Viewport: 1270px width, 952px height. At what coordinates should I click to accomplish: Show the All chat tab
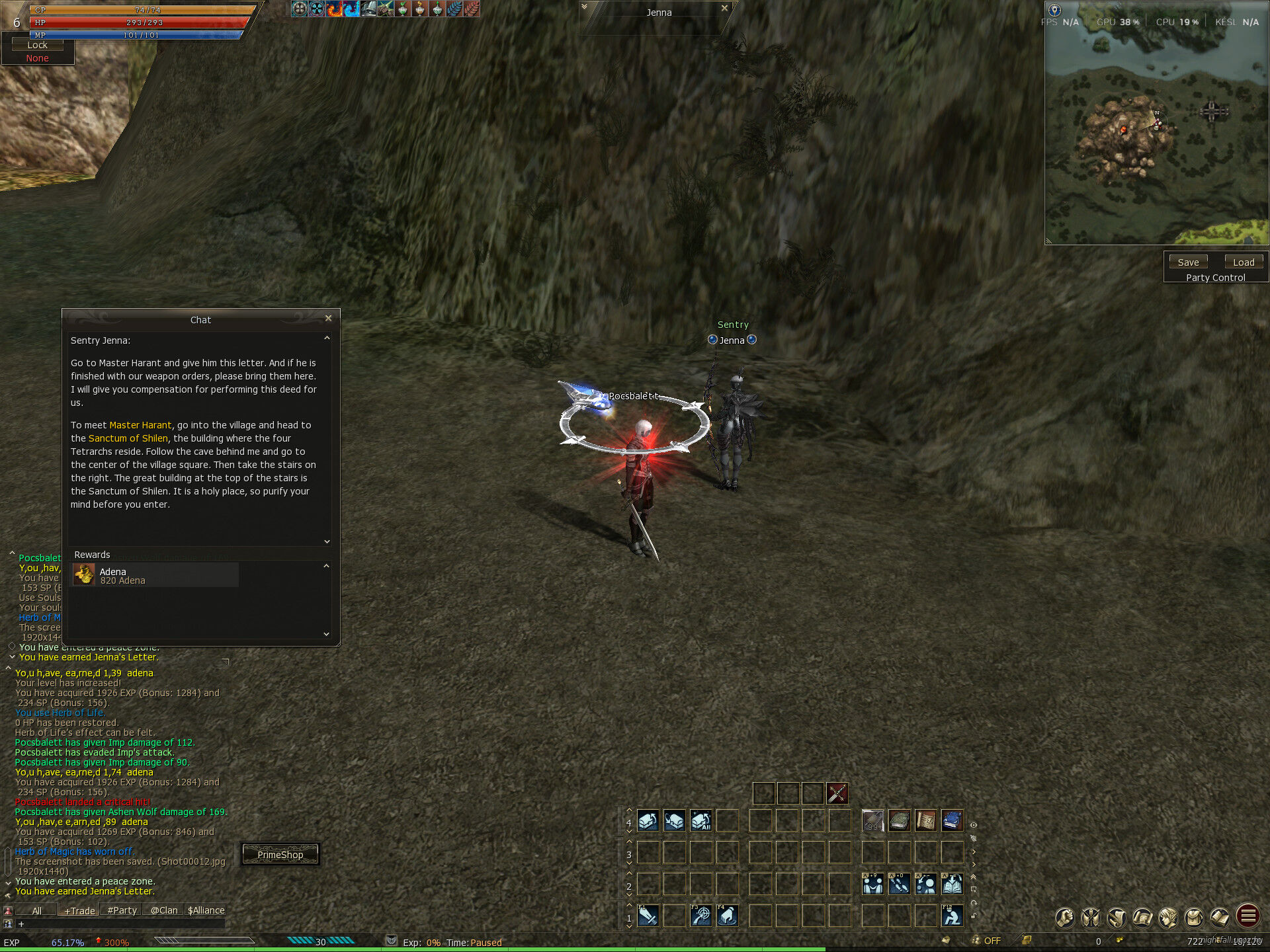click(37, 910)
